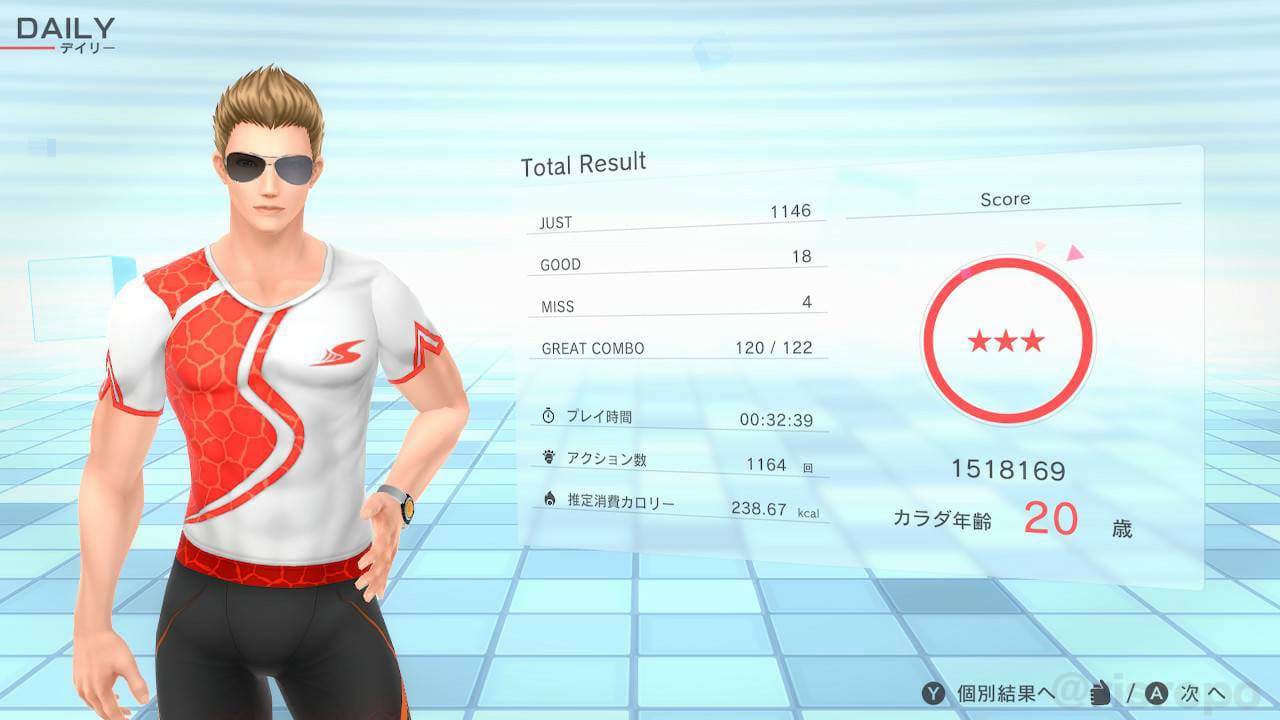1280x720 pixels.
Task: Select the first star in the rating
Action: point(978,341)
